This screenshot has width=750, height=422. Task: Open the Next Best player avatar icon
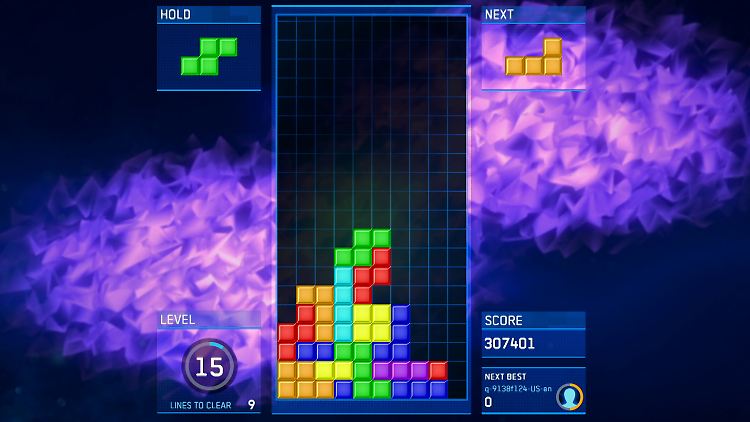click(x=569, y=397)
